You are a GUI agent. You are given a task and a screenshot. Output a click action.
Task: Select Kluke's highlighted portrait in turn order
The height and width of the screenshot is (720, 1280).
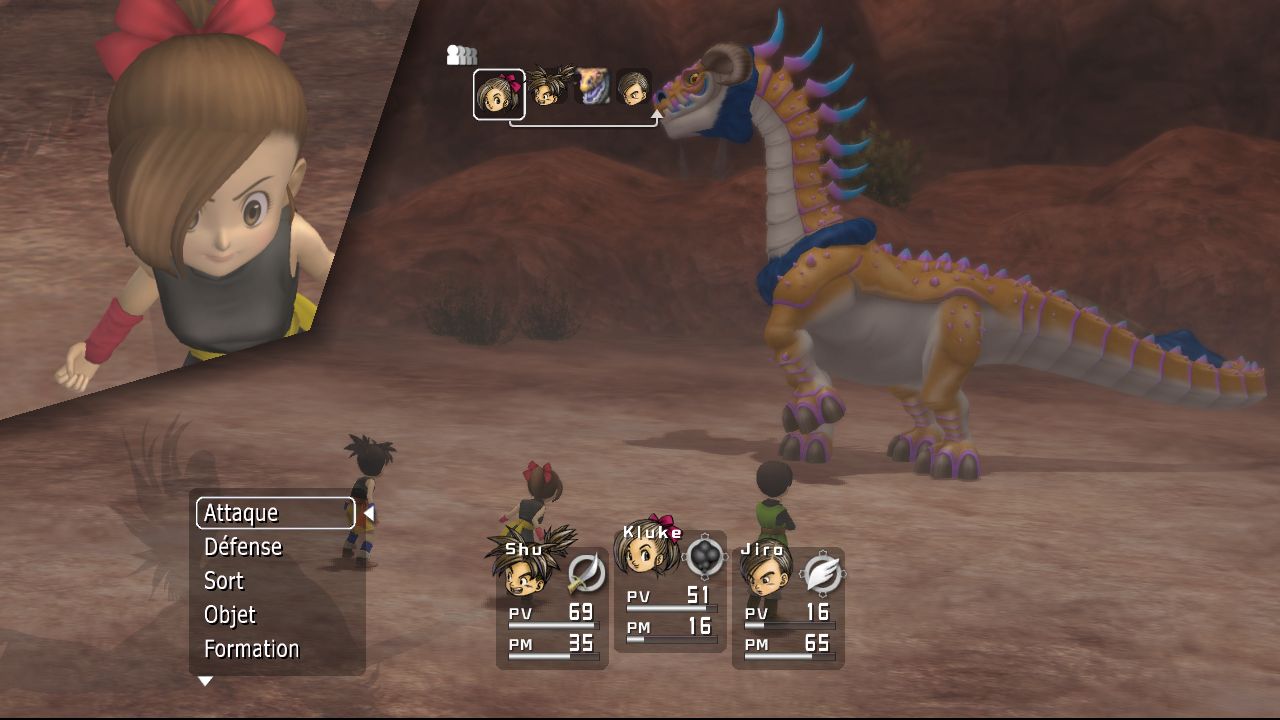(x=498, y=94)
